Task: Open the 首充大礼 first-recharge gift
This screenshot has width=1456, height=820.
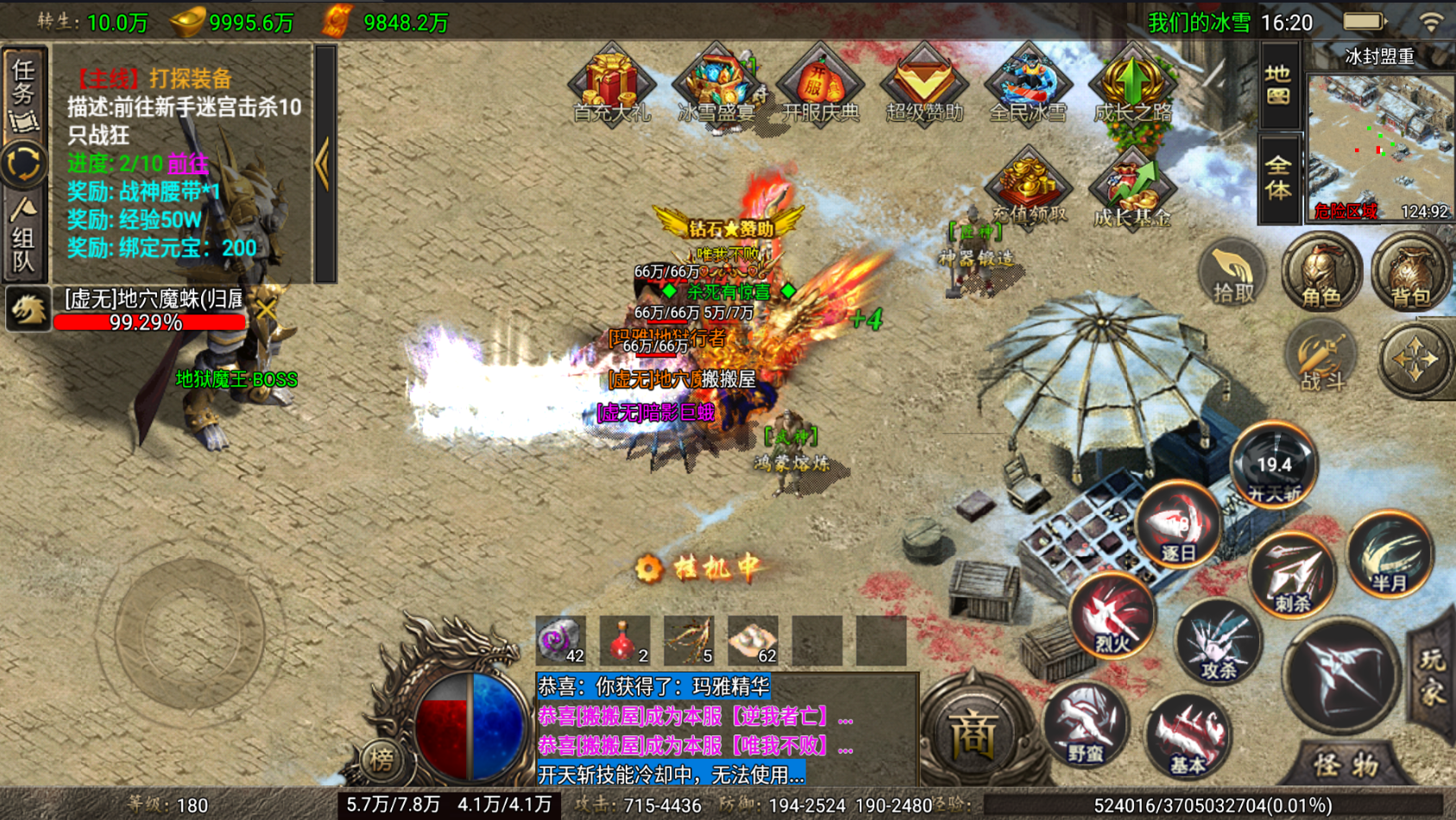Action: (611, 86)
